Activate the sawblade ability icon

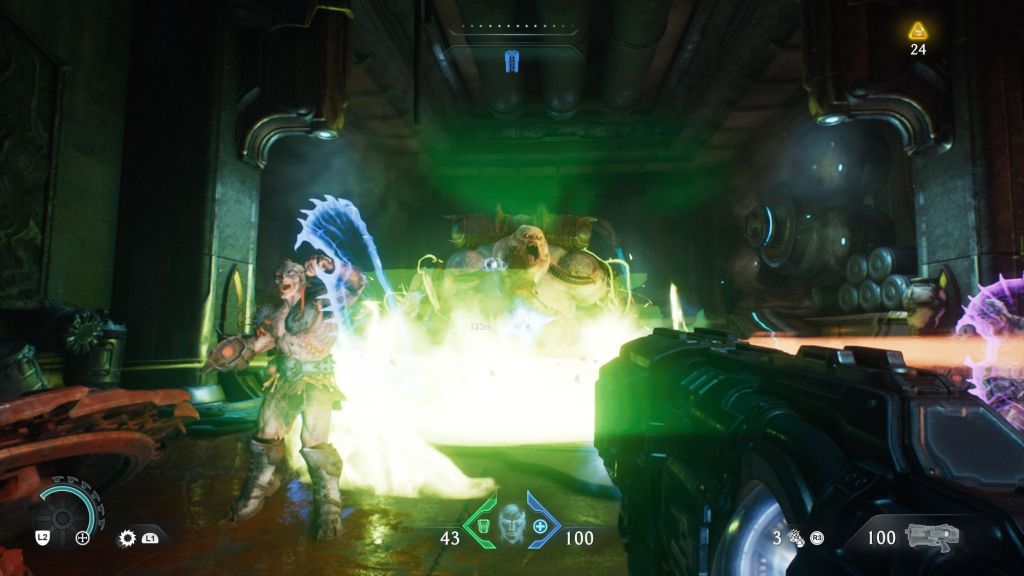(x=129, y=538)
